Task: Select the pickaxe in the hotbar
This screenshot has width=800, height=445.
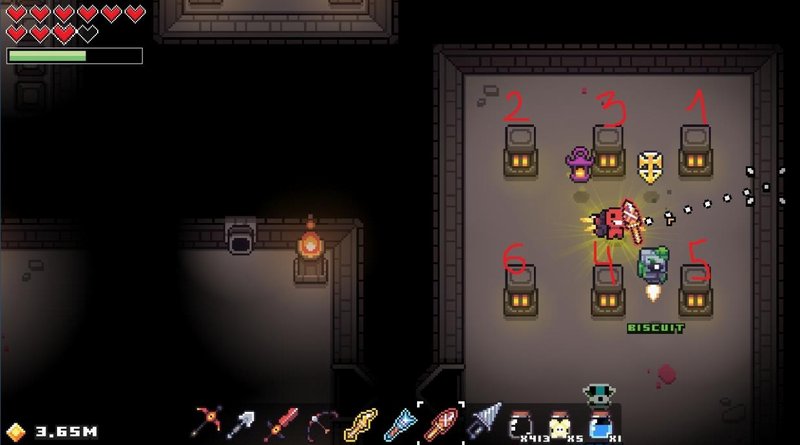Action: tap(210, 425)
